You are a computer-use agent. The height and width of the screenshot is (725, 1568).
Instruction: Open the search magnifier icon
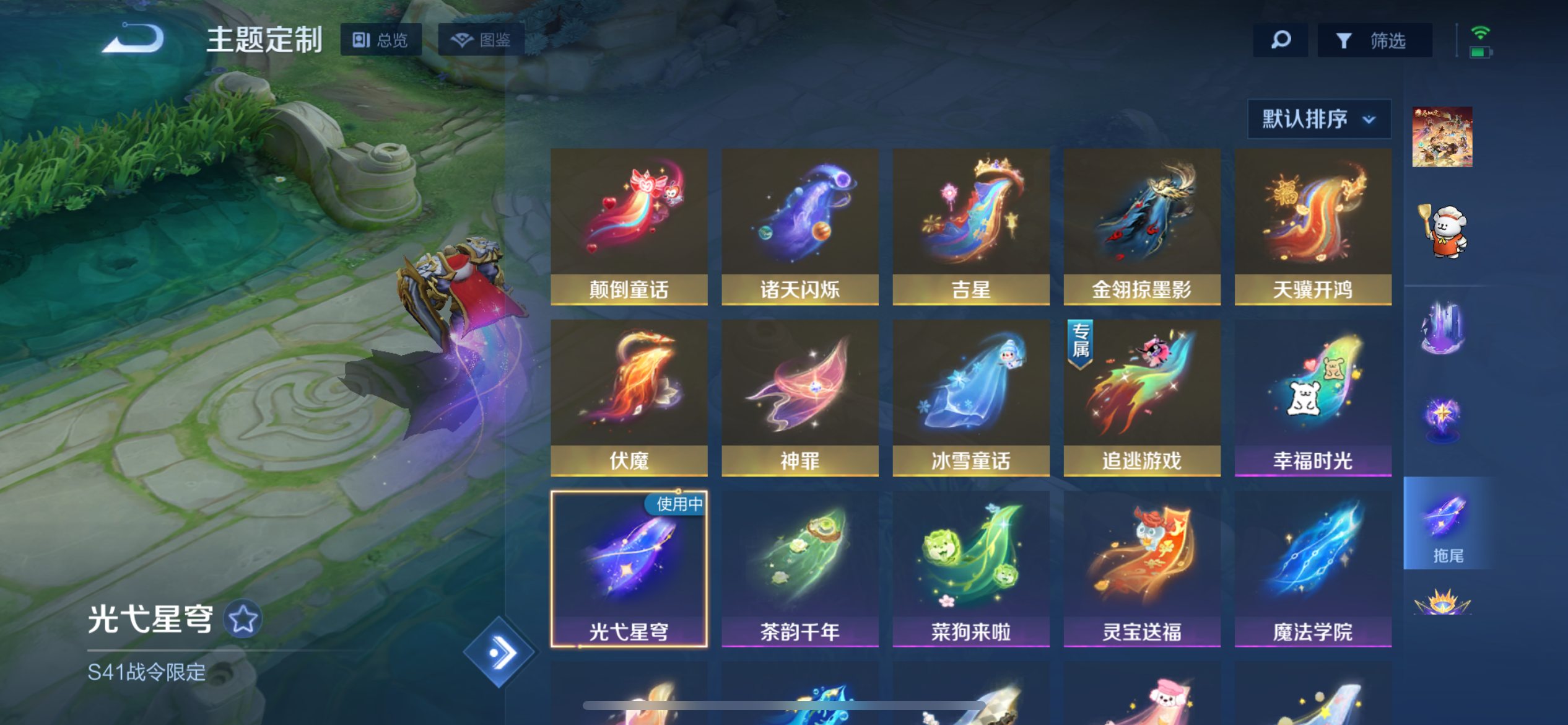[x=1280, y=40]
